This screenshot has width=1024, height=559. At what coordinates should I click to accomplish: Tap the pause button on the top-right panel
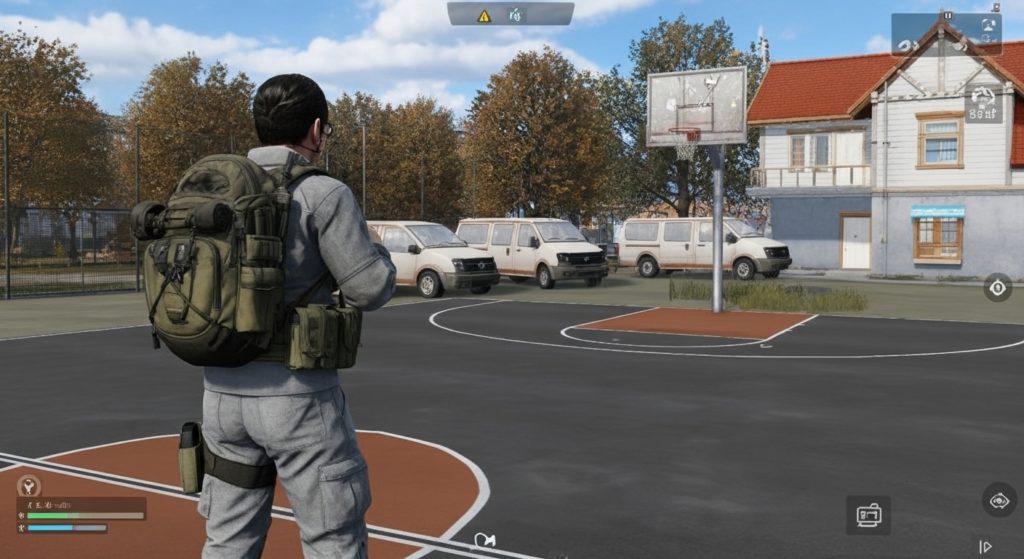pyautogui.click(x=946, y=15)
